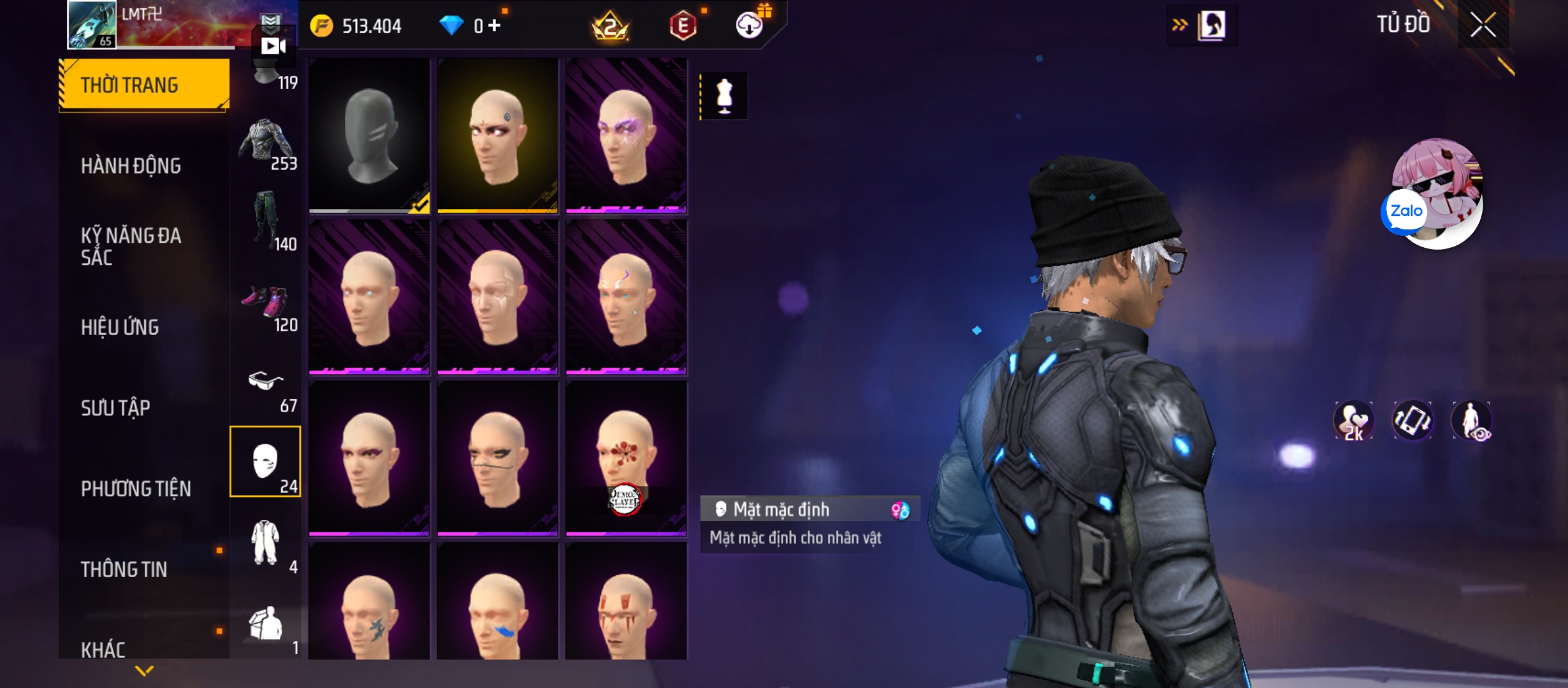Select the jacket tops category
Viewport: 1568px width, 688px height.
(266, 143)
